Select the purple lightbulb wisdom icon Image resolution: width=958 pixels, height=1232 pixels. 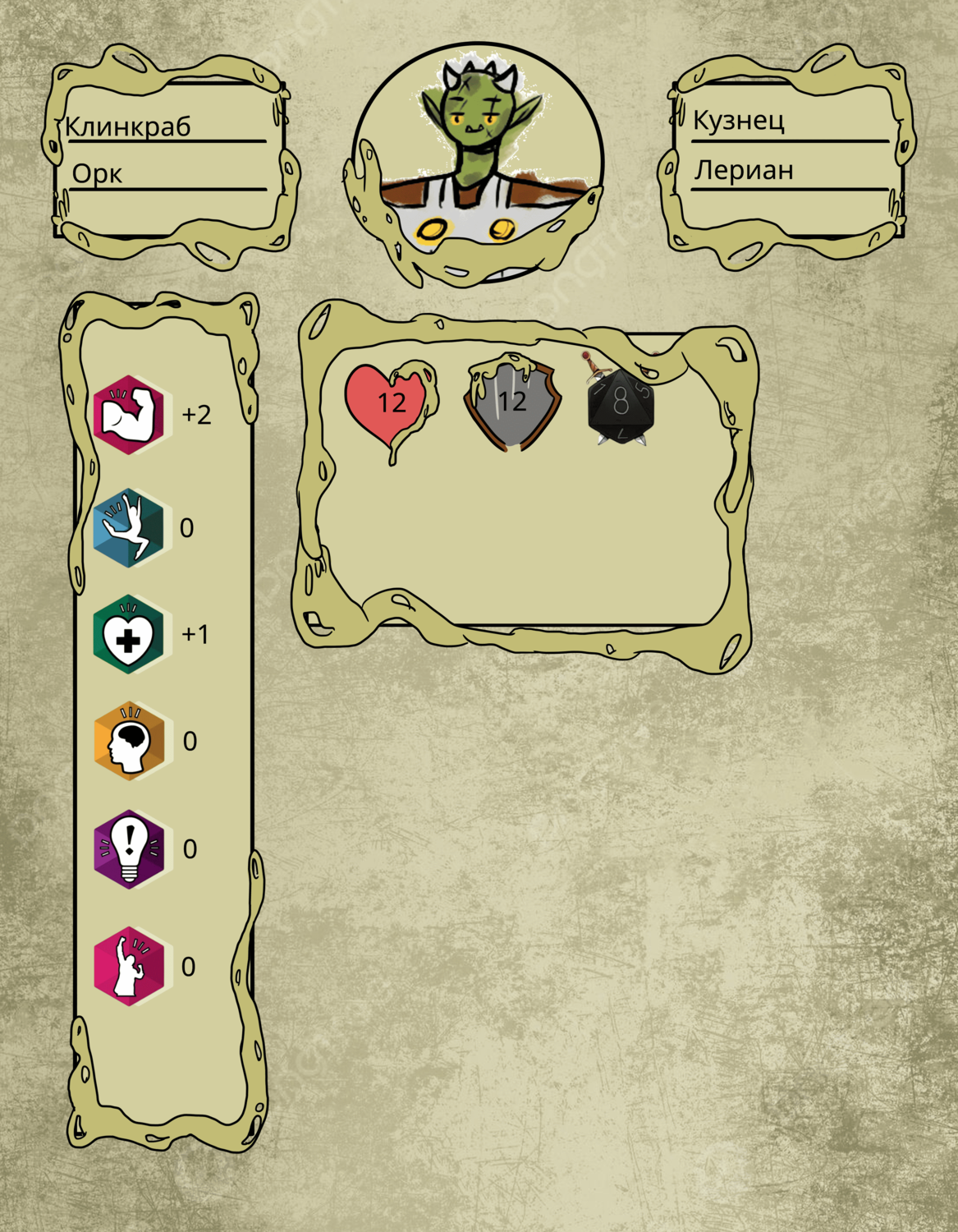(x=129, y=848)
